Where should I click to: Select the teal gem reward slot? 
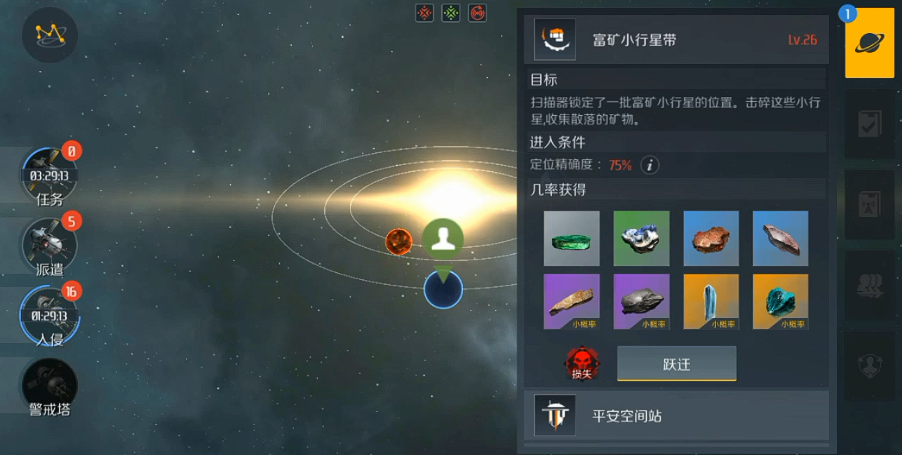pos(780,301)
